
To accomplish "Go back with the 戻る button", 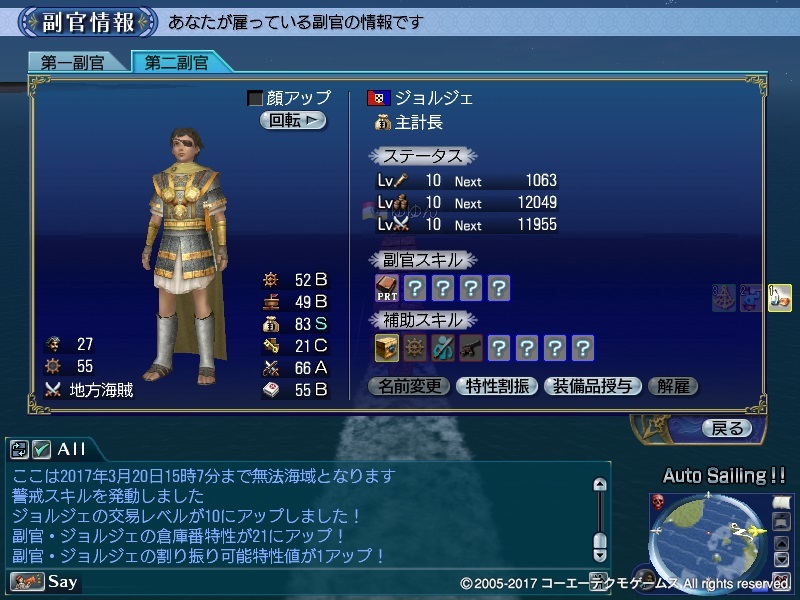I will pos(727,428).
